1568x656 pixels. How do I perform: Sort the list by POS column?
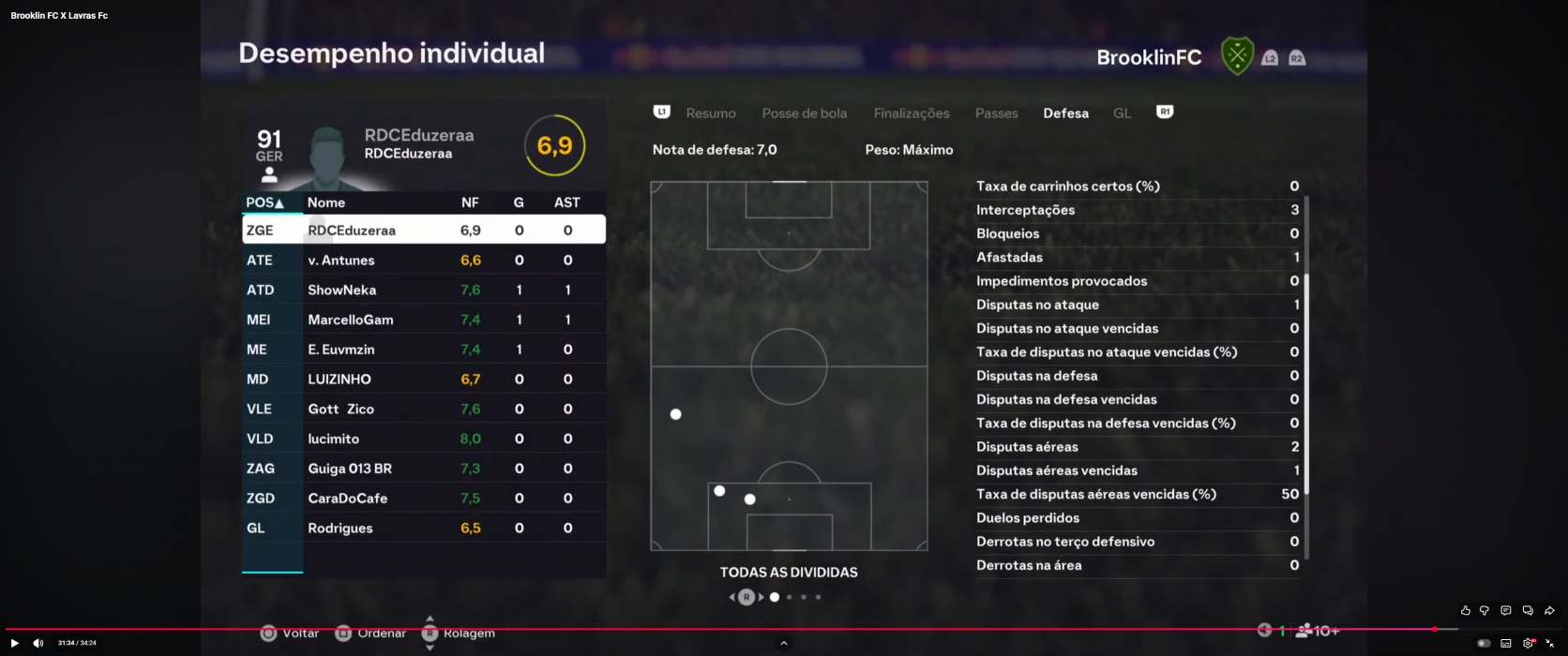click(x=264, y=202)
